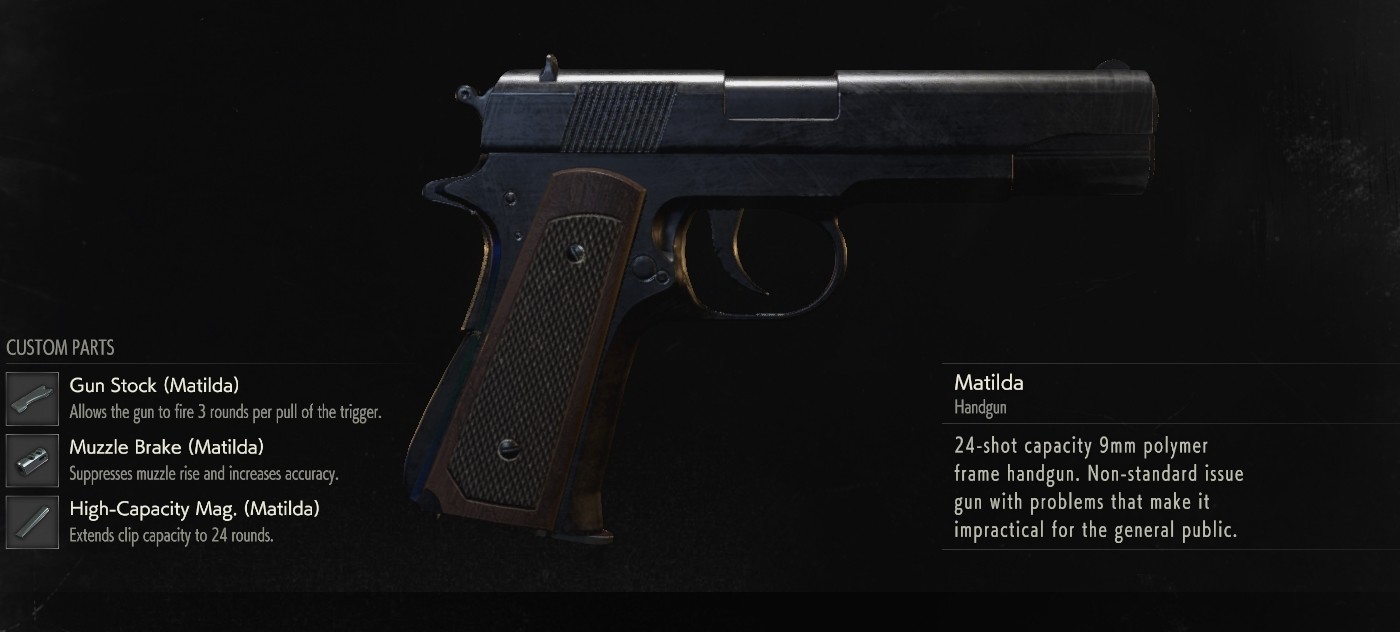Choose the Muzzle Brake (Matilda) part
Image resolution: width=1400 pixels, height=632 pixels.
[166, 447]
